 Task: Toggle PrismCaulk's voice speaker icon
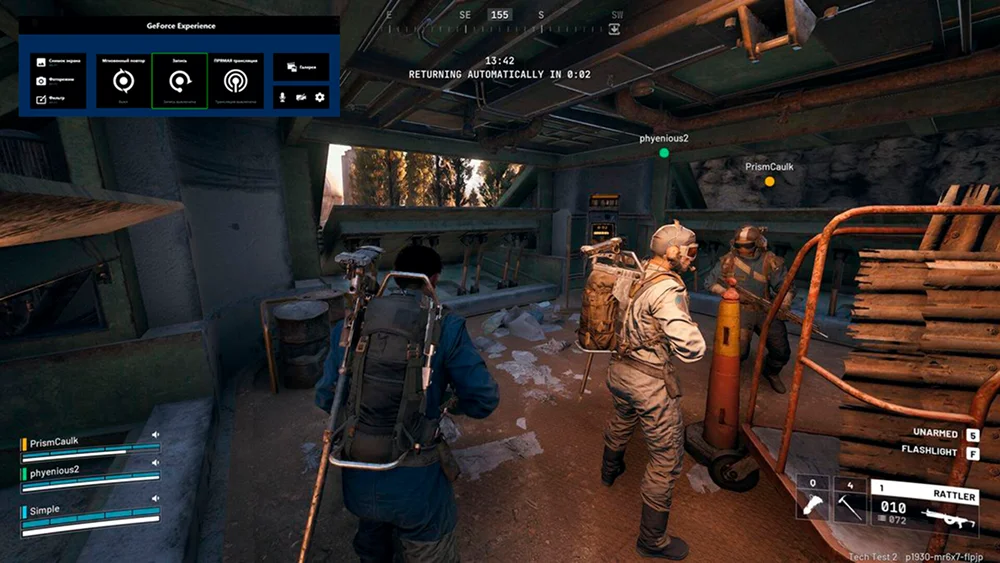(x=156, y=436)
